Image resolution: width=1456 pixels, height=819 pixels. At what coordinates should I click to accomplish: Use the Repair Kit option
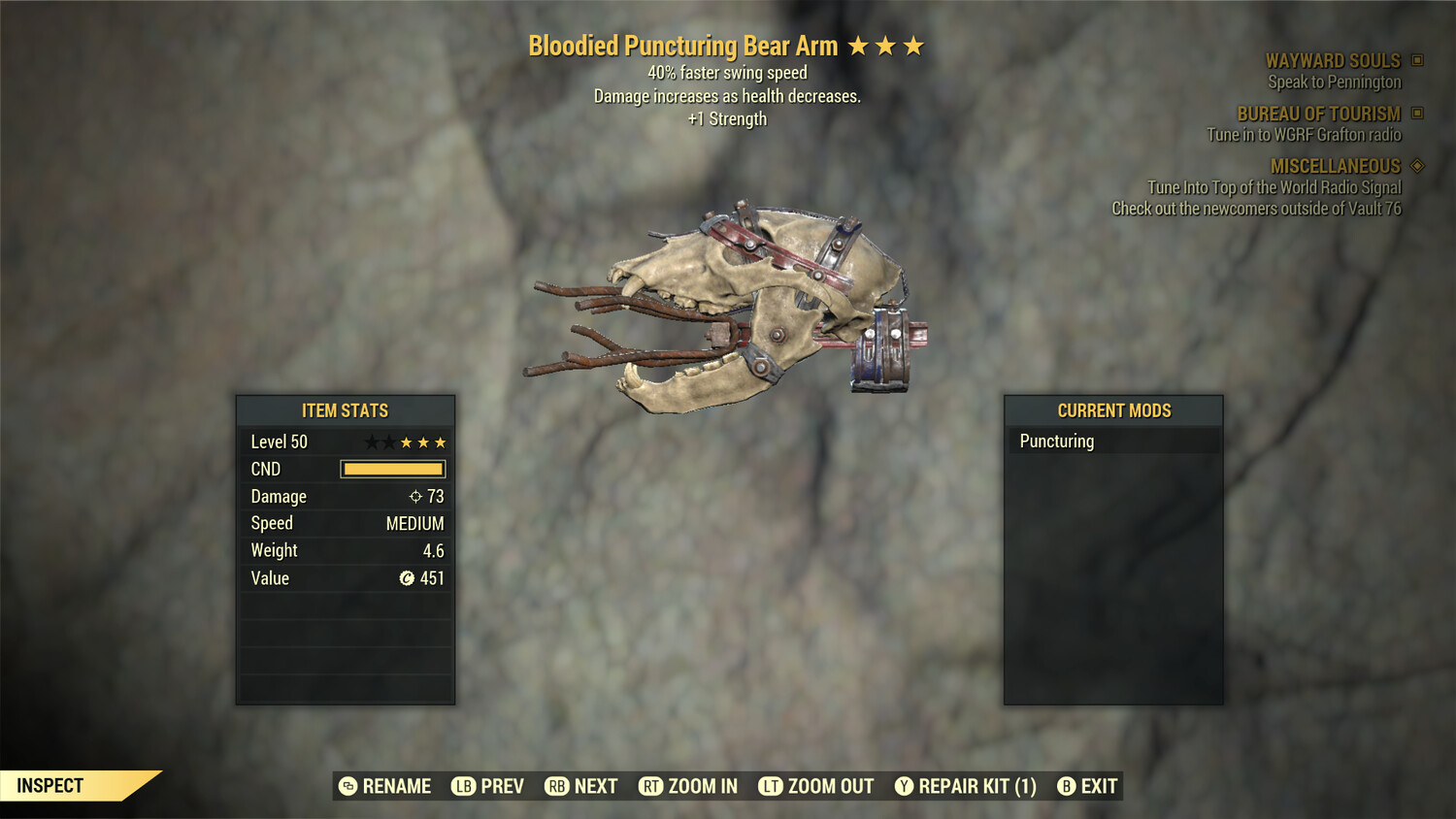(x=966, y=786)
